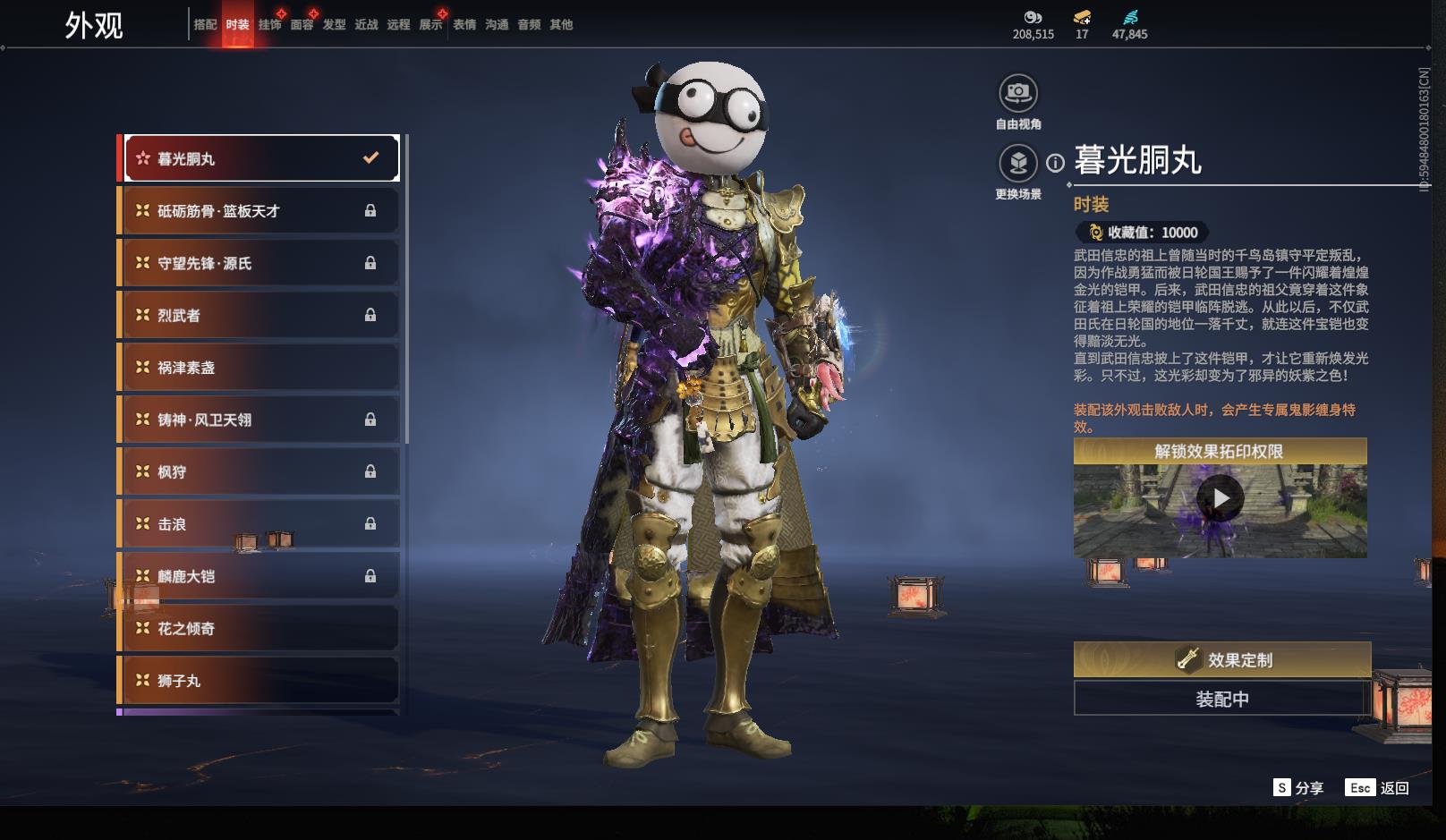Select the 近战 melee tab
The width and height of the screenshot is (1446, 840).
(x=366, y=25)
